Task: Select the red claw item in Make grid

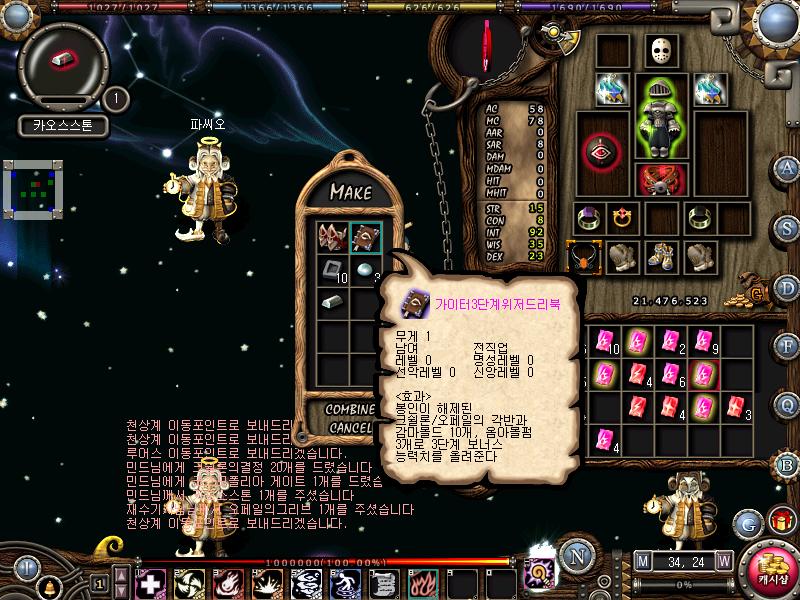Action: point(333,237)
